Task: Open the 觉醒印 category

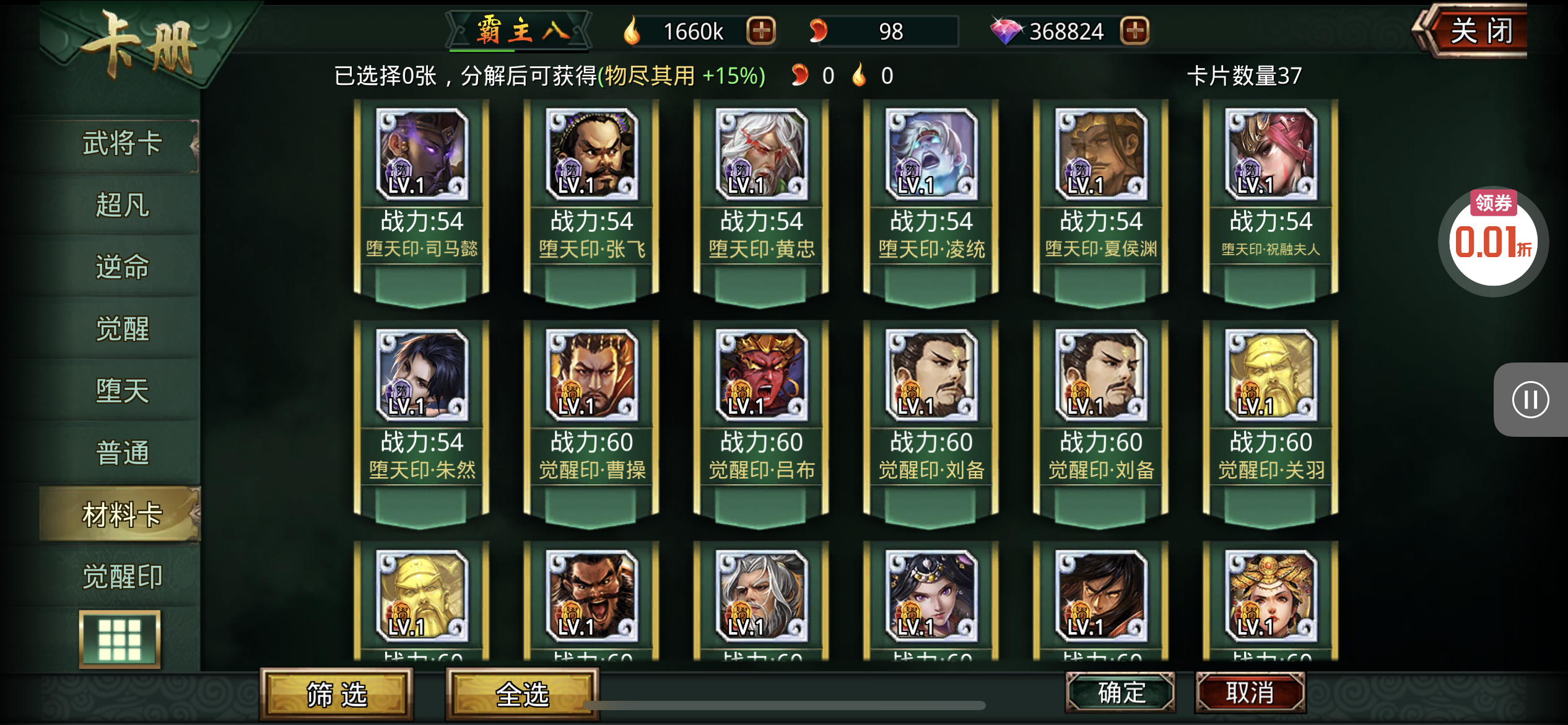Action: pyautogui.click(x=122, y=577)
